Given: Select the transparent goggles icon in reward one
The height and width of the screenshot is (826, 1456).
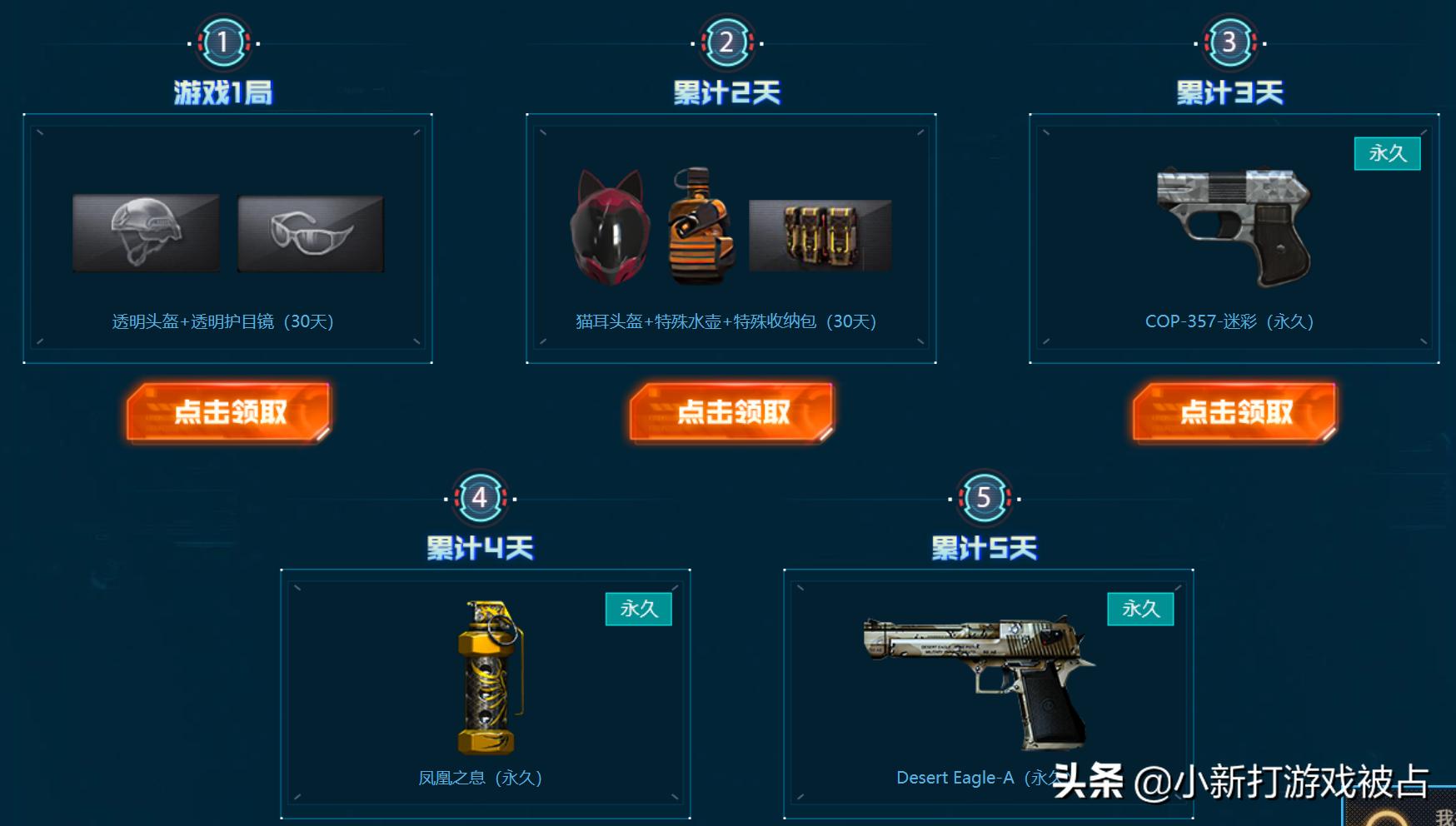Looking at the screenshot, I should pos(310,233).
